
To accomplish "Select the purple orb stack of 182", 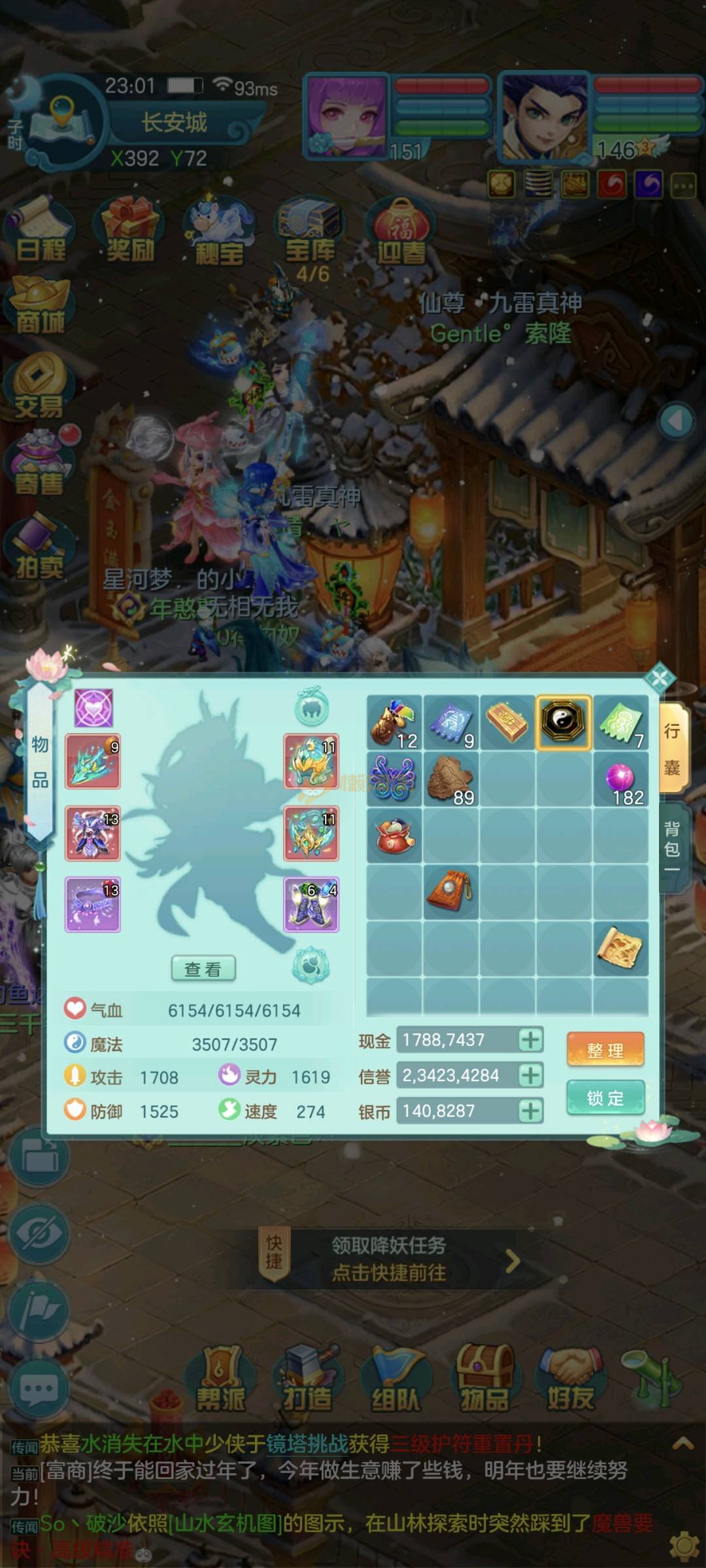I will tap(620, 779).
